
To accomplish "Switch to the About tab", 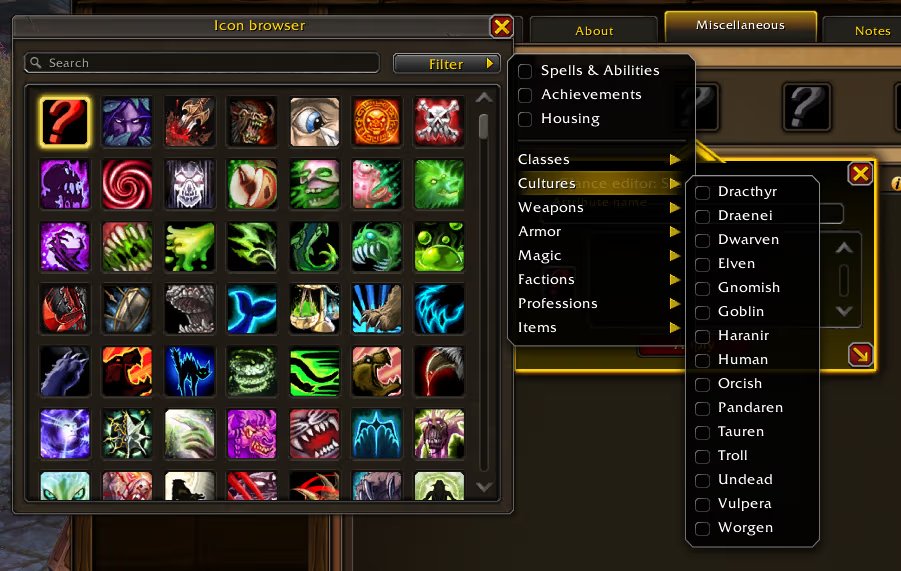I will coord(594,31).
